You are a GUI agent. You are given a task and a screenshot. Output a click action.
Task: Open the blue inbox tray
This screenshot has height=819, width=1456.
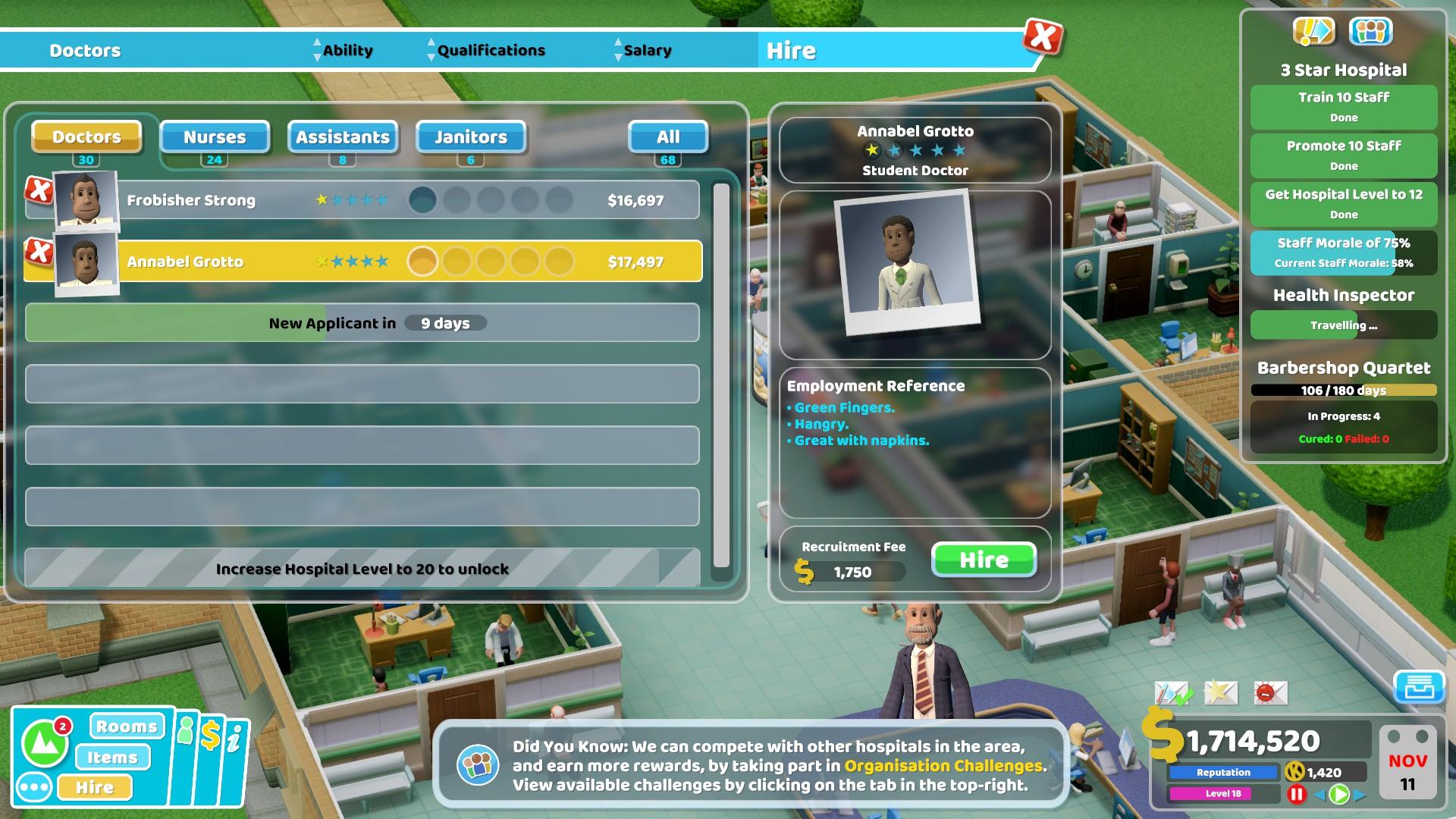pos(1418,687)
